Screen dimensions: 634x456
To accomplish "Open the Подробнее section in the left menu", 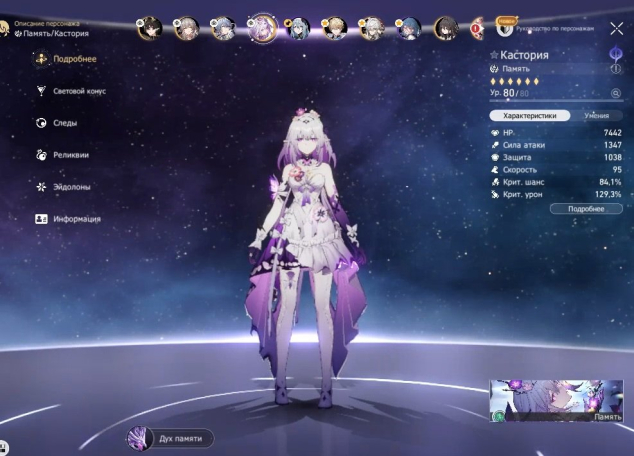I will pos(68,59).
